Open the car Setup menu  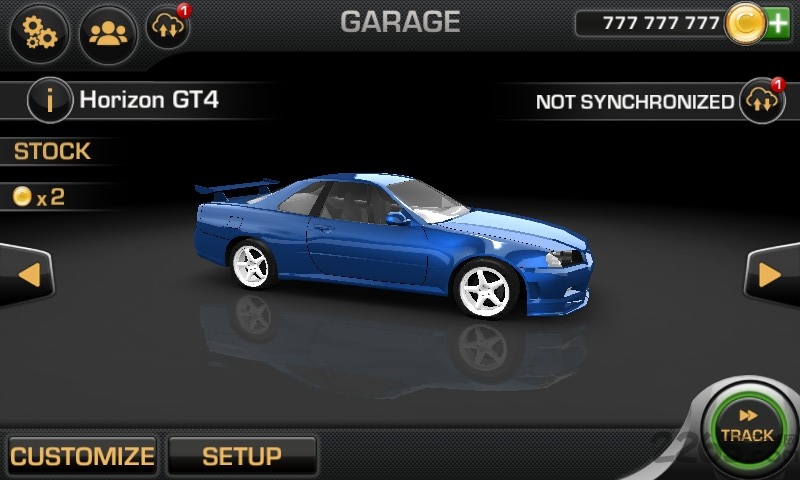coord(242,456)
